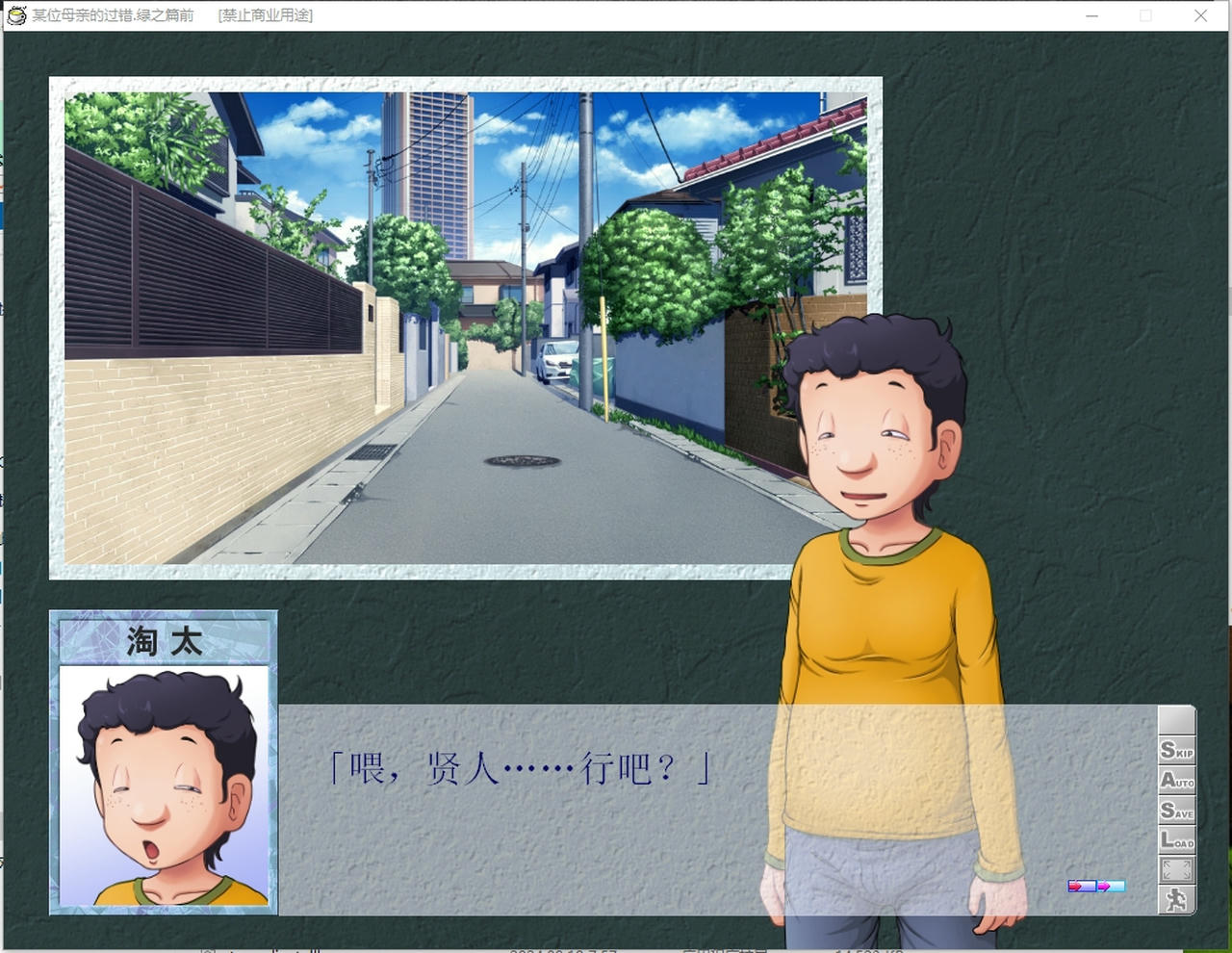The image size is (1232, 953).
Task: Toggle Skip mode in the sidebar
Action: (1176, 751)
